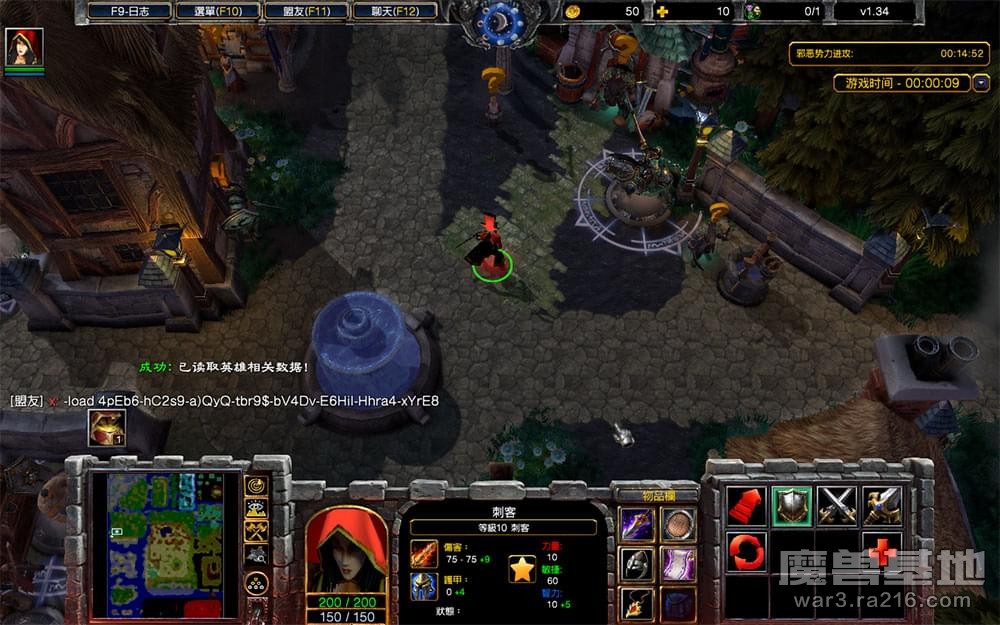Collapse the game time board arrow button

click(x=981, y=83)
